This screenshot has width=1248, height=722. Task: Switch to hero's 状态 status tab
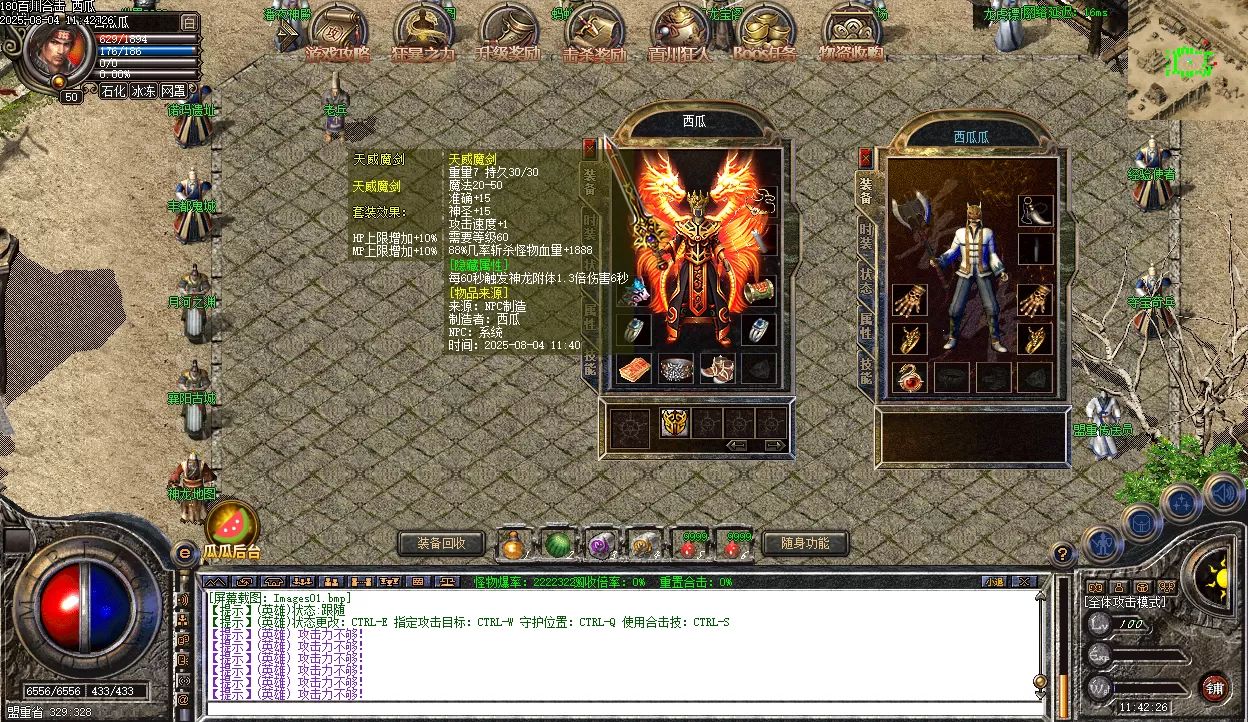click(x=865, y=280)
